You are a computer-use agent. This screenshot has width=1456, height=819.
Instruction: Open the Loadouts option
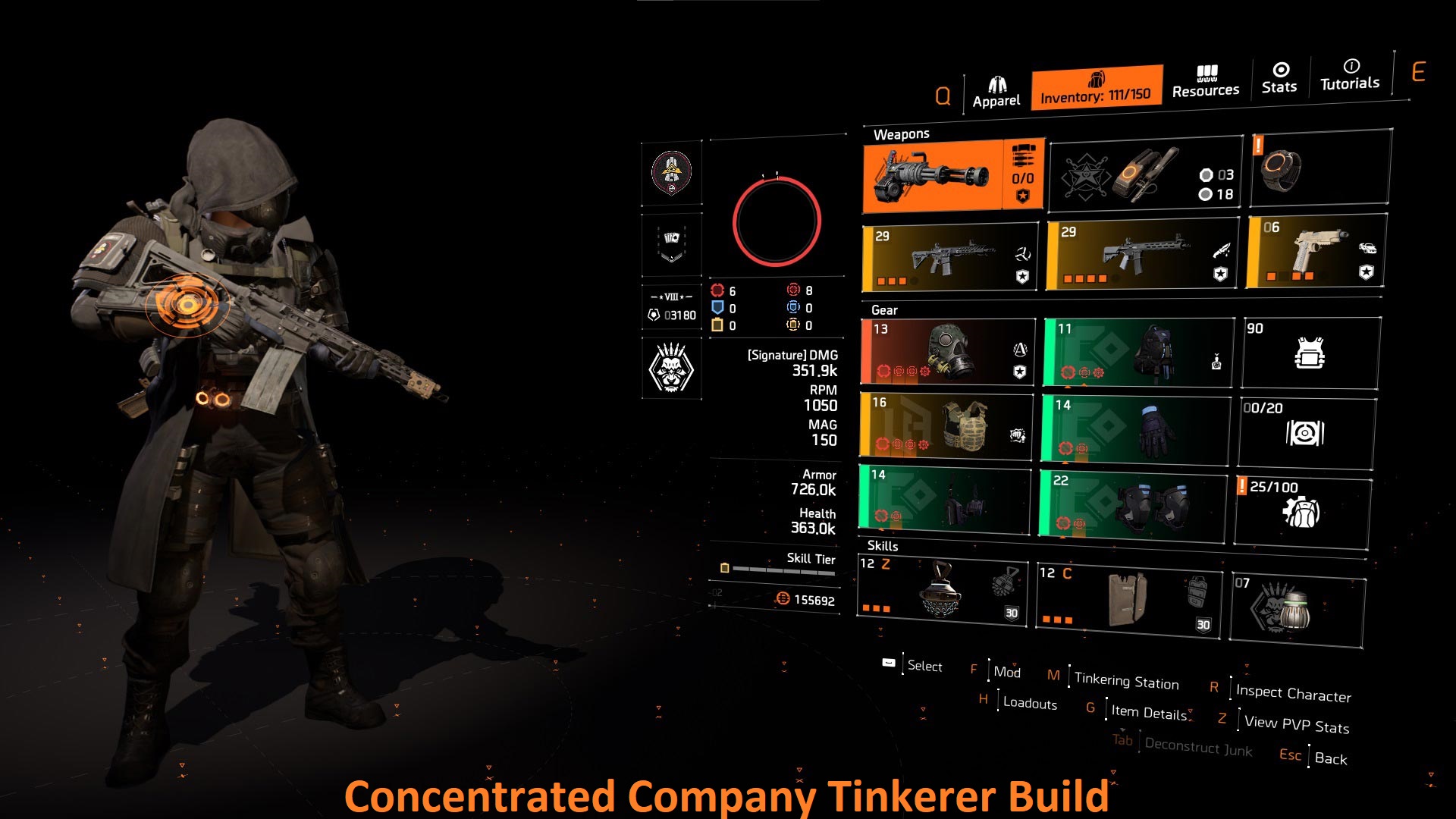1029,703
